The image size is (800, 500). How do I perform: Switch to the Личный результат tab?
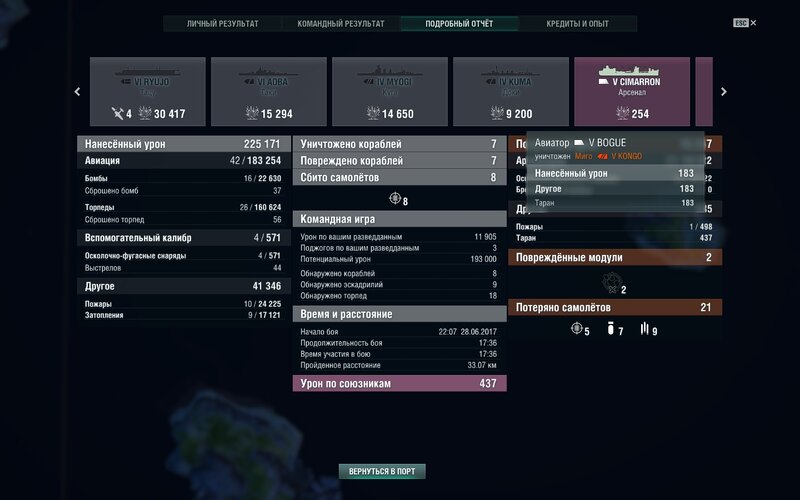[x=222, y=23]
